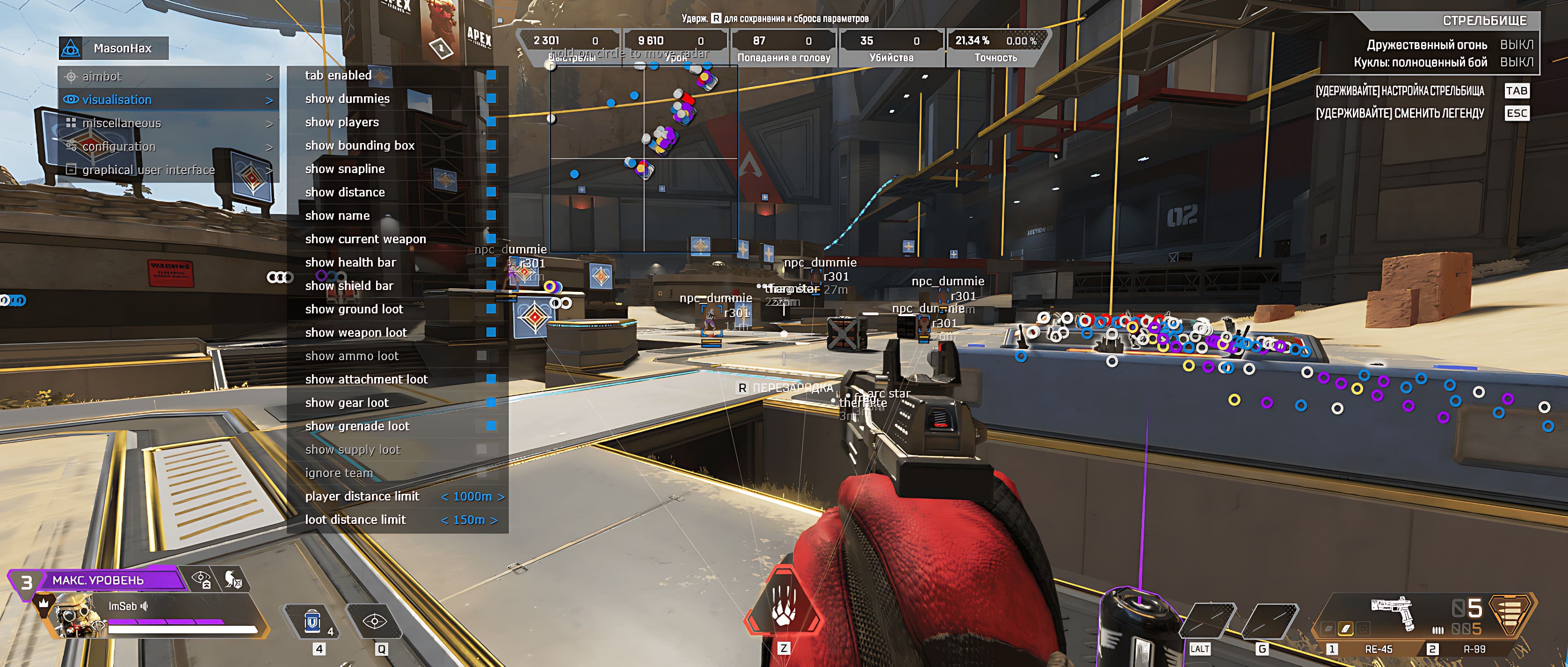Select the aimbot menu entry
1568x667 pixels.
[103, 76]
